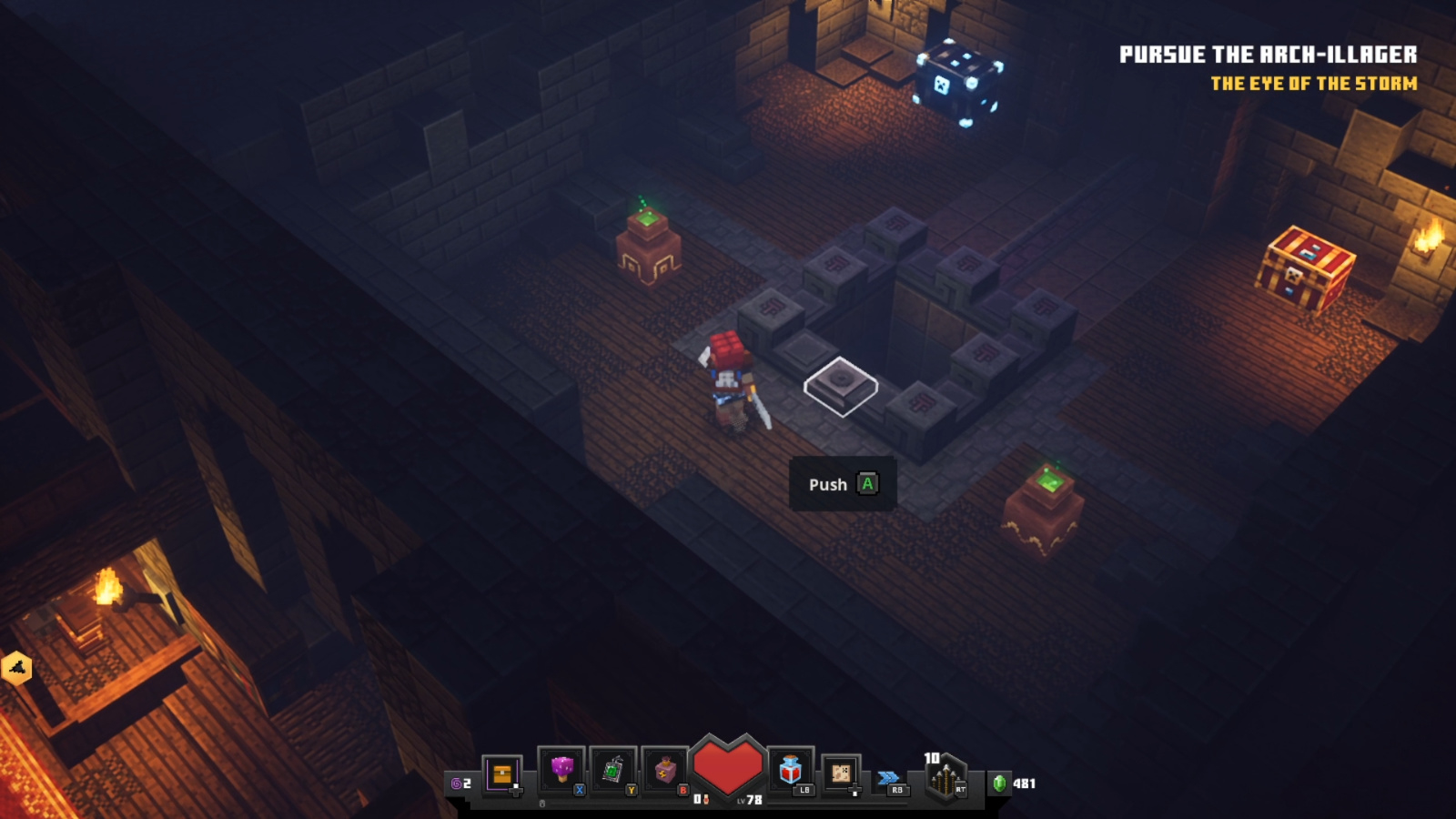The height and width of the screenshot is (819, 1456).
Task: Click the health potion icon near LB
Action: click(792, 768)
